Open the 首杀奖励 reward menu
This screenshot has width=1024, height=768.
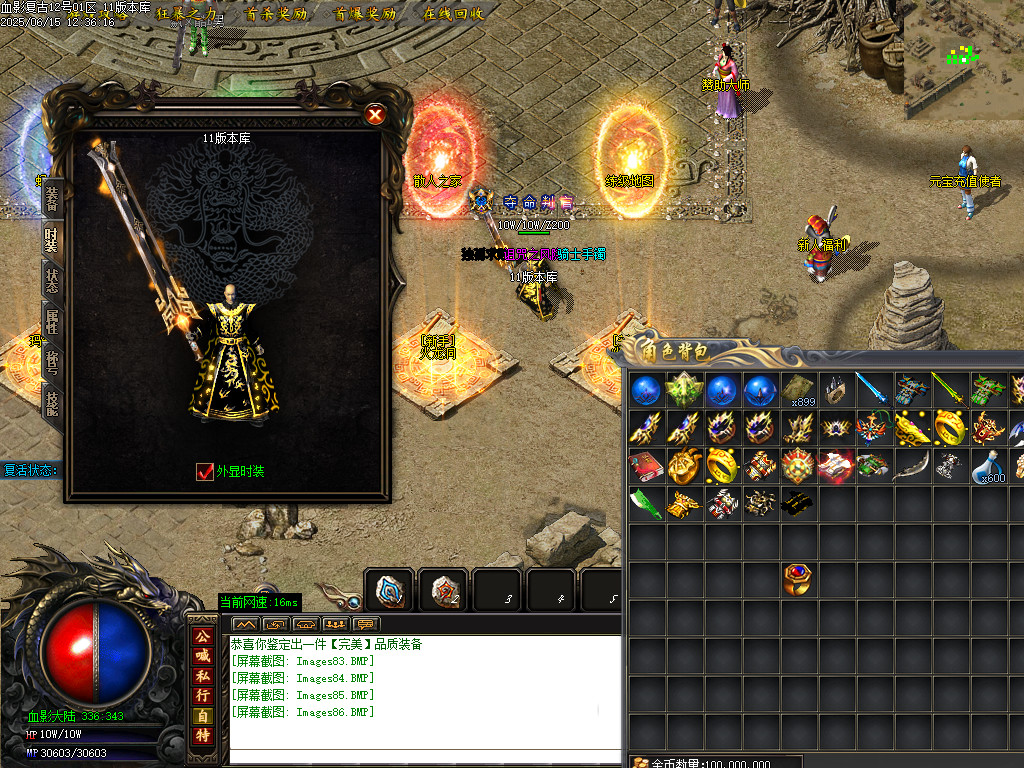pyautogui.click(x=278, y=14)
